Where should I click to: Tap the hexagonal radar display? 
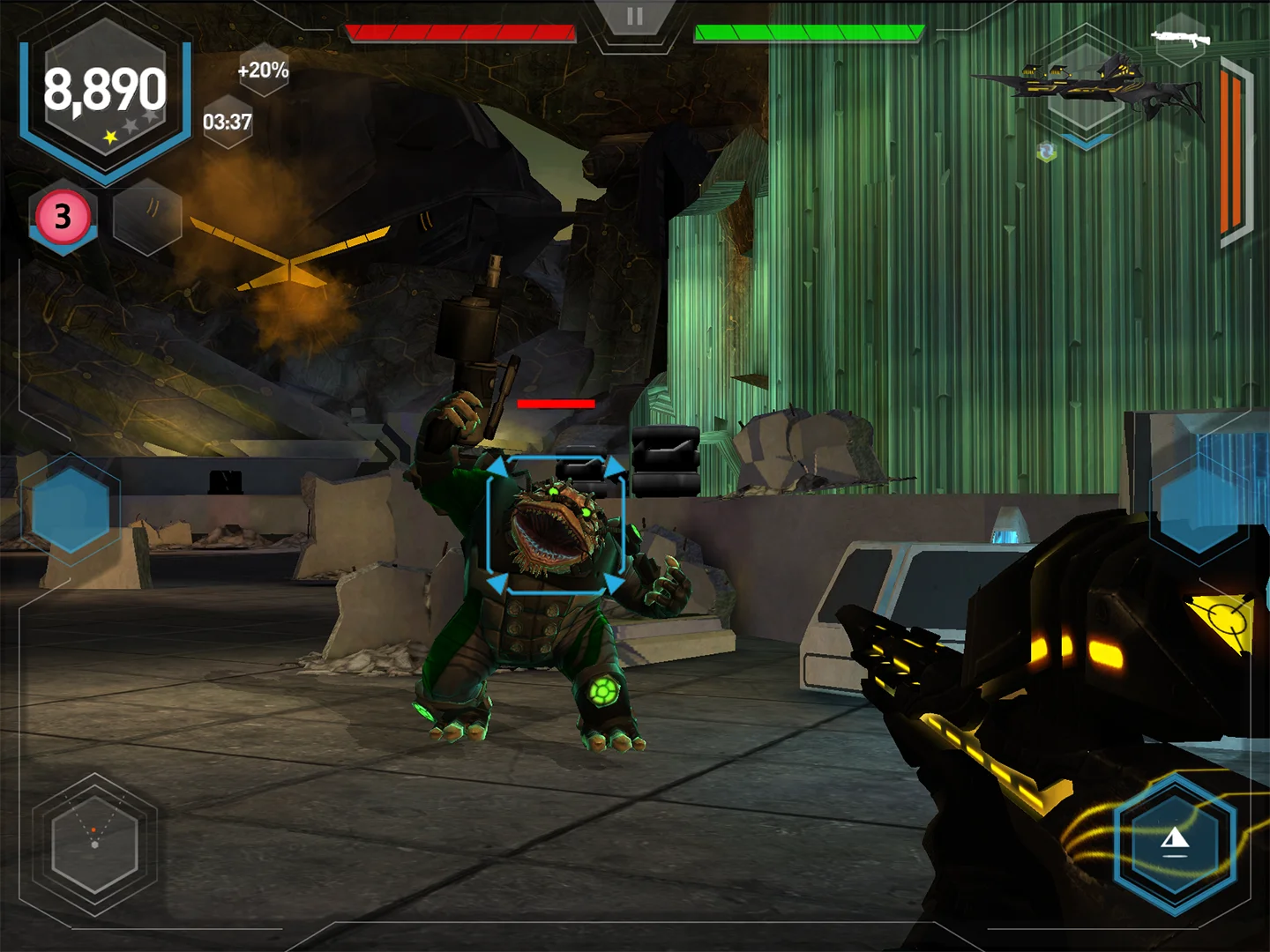click(94, 843)
